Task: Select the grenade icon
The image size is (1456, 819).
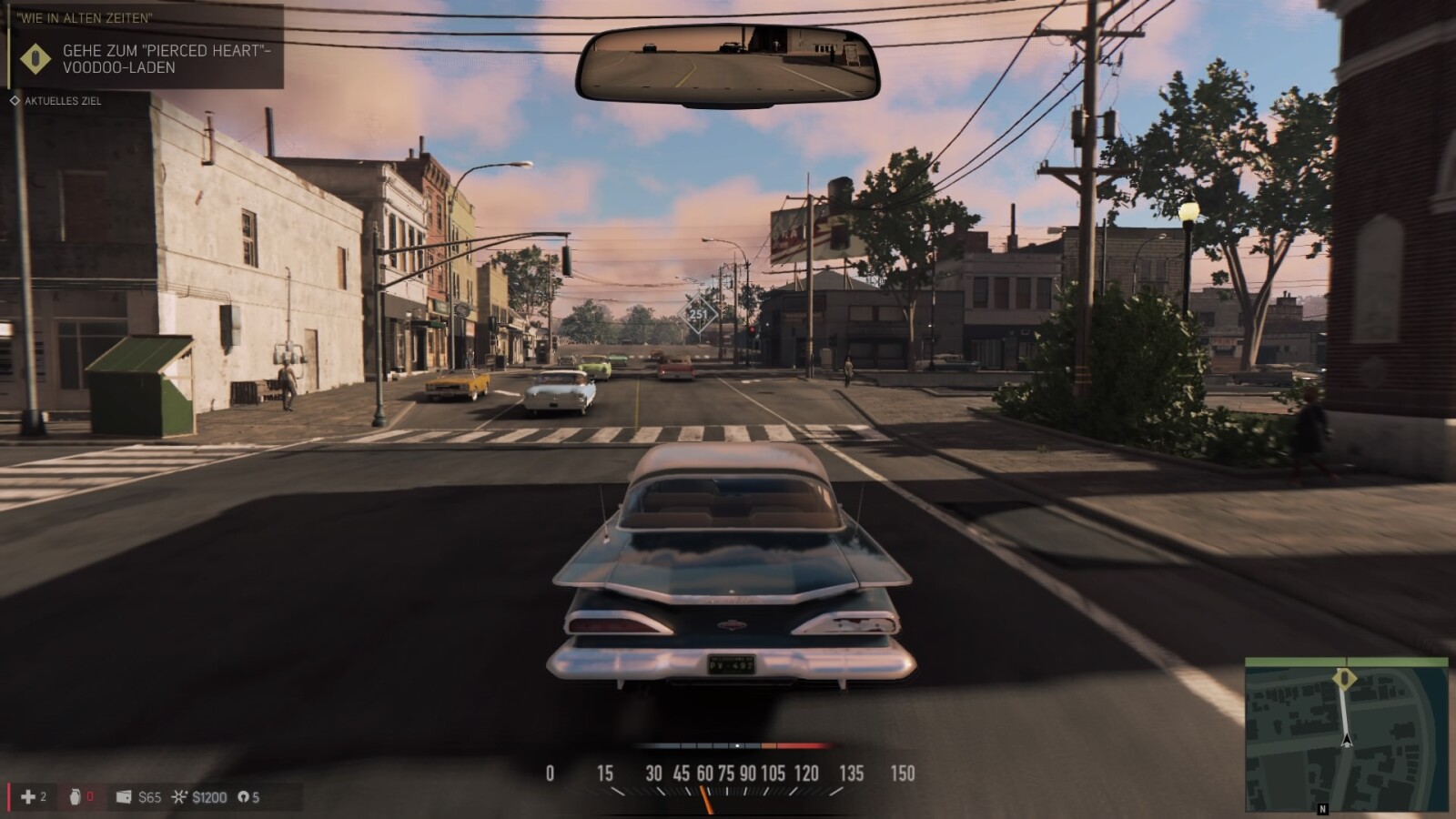Action: tap(75, 797)
